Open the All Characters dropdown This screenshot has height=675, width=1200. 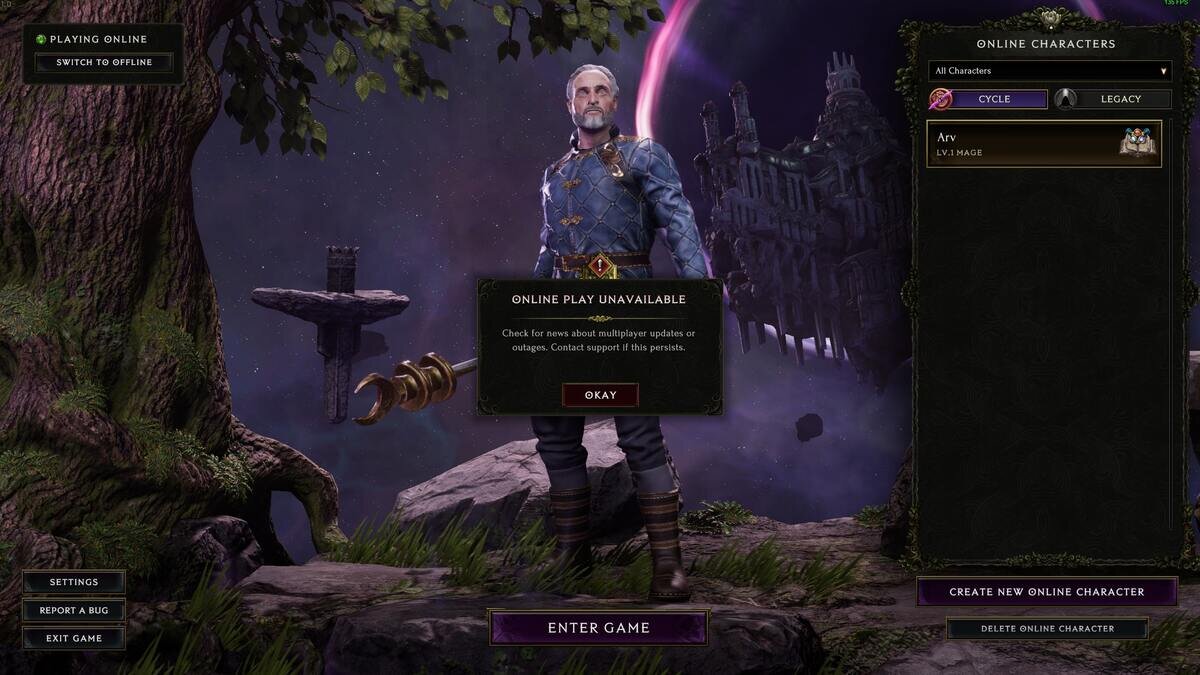[x=1049, y=71]
